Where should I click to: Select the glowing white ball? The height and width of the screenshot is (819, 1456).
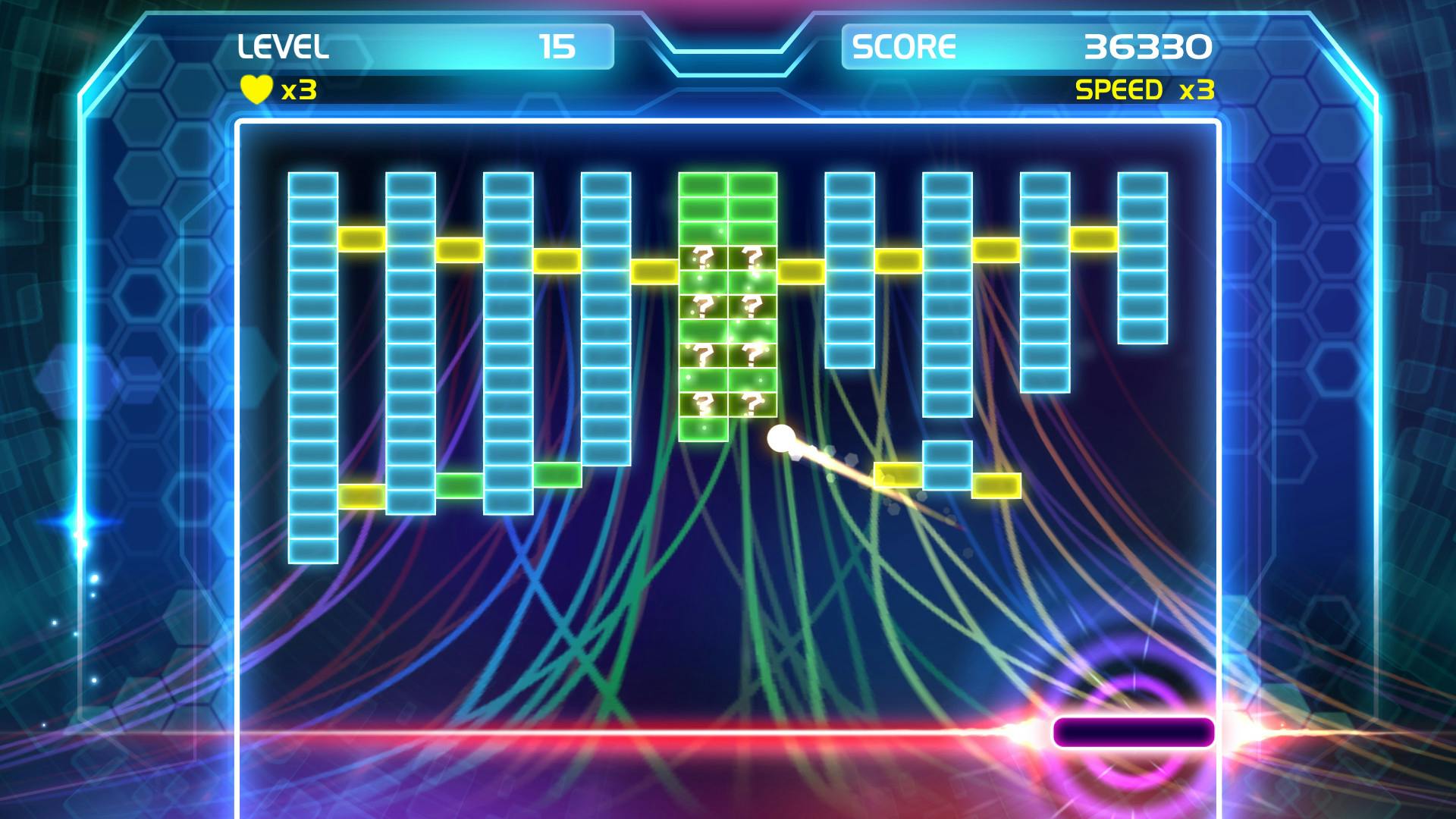(781, 438)
